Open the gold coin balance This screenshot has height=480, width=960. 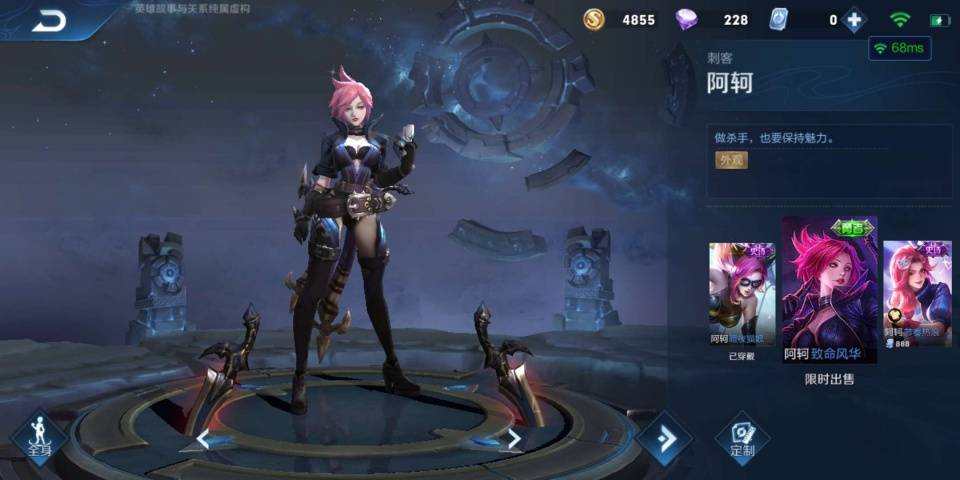pos(594,20)
